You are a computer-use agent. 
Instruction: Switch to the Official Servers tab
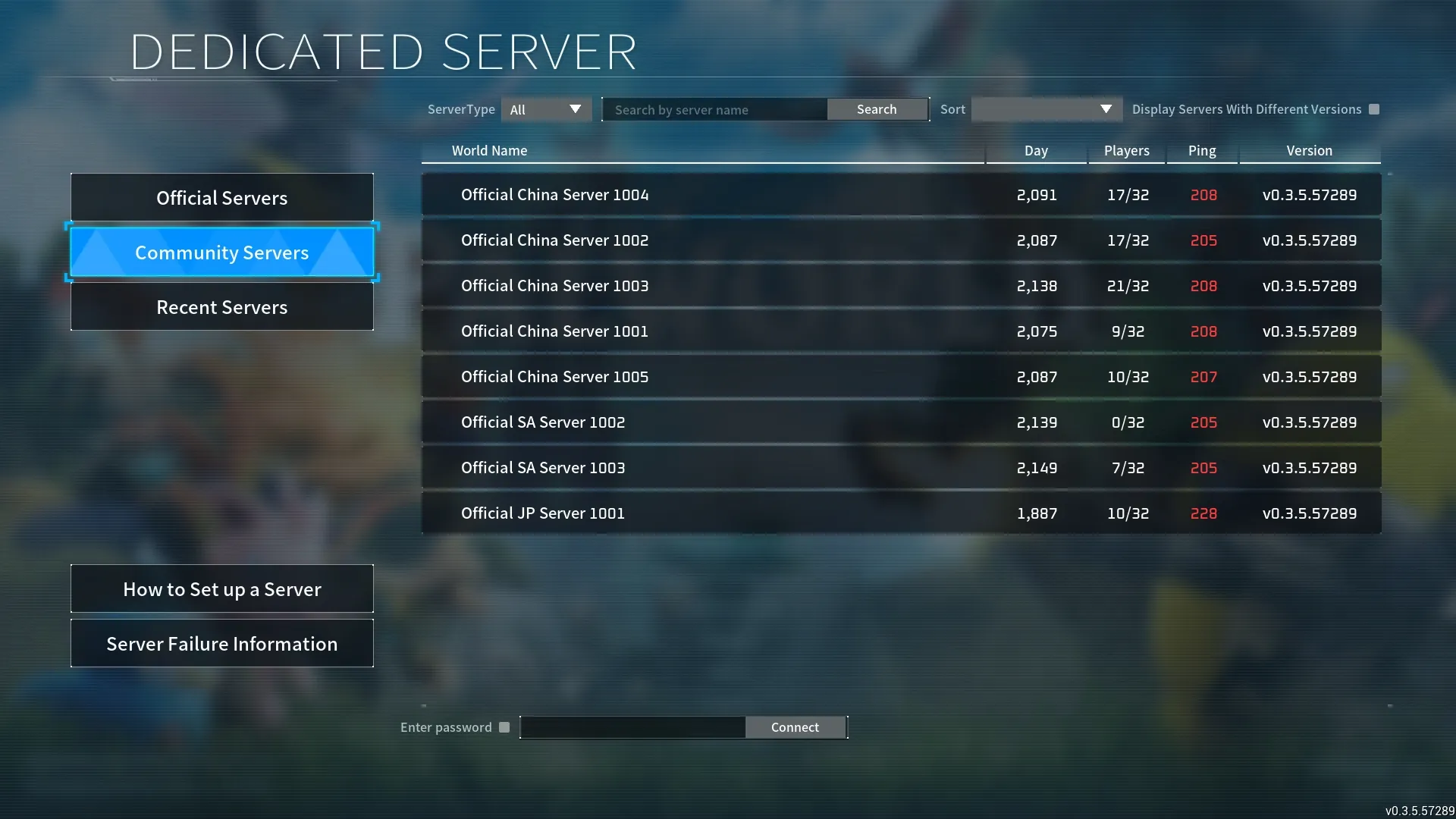coord(221,197)
